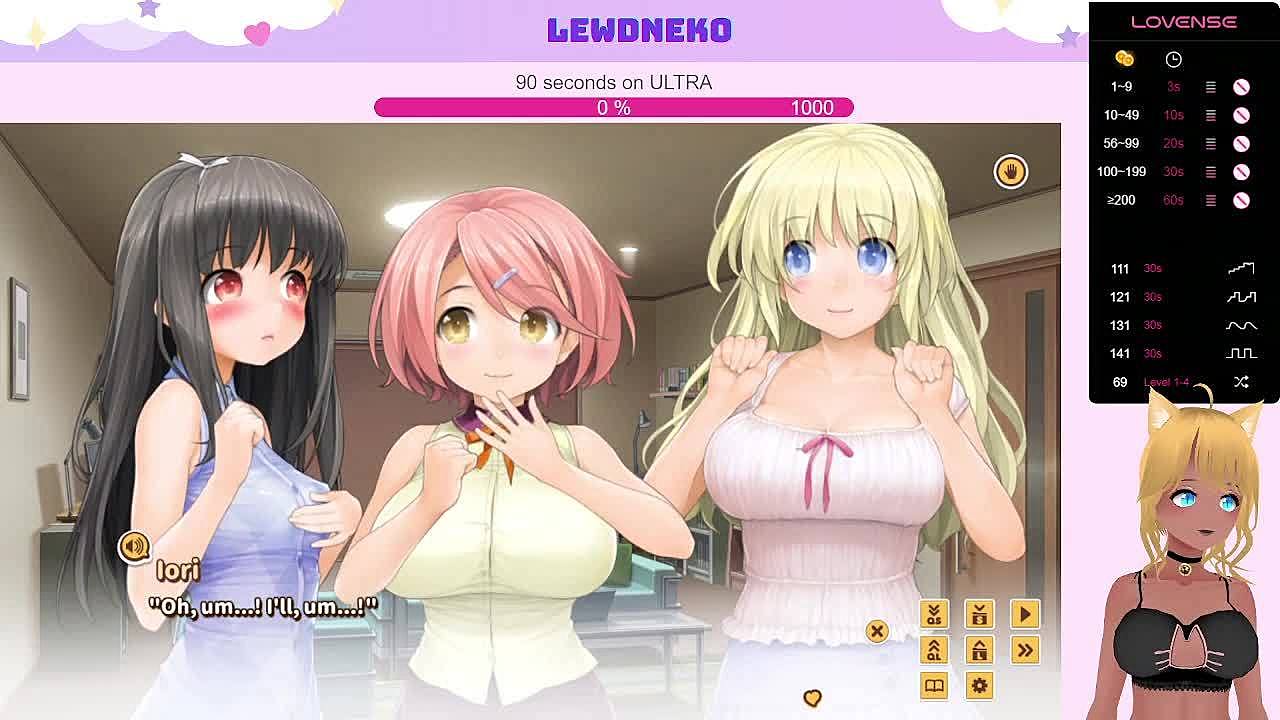This screenshot has width=1280, height=720.
Task: Start auto-play with the play arrow
Action: [1025, 614]
